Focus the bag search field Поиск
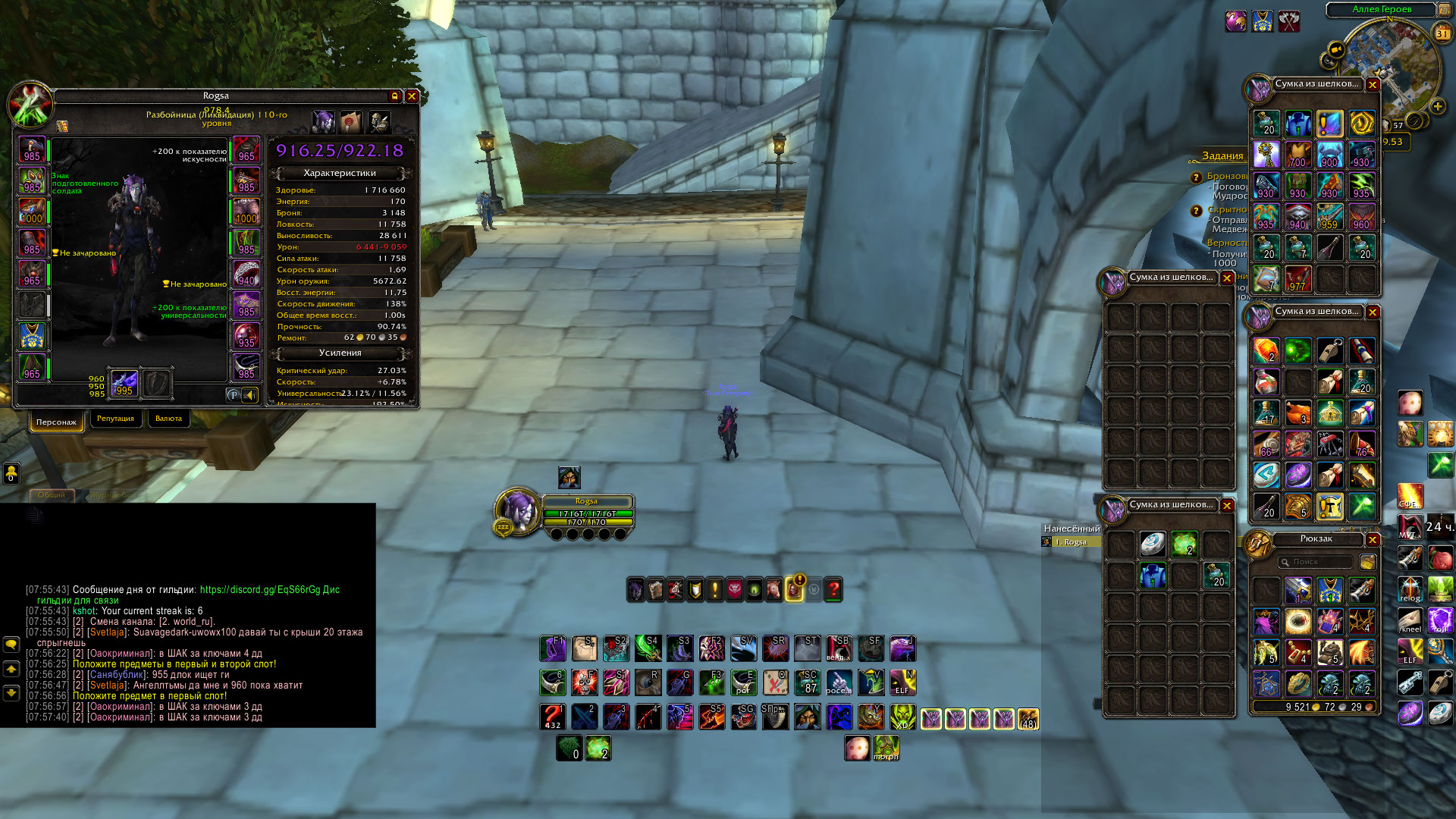This screenshot has height=819, width=1456. click(1319, 562)
